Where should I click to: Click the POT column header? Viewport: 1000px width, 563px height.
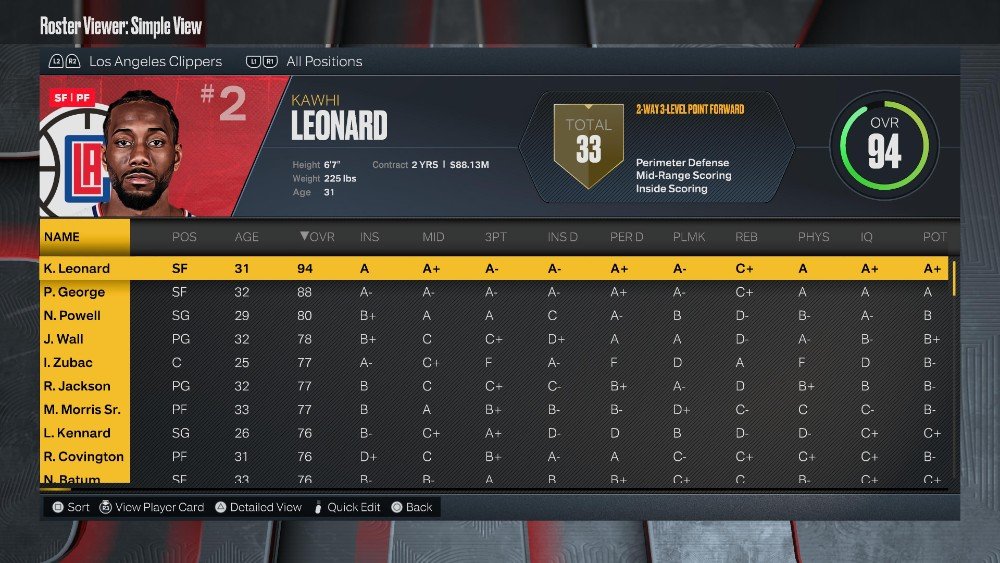(932, 237)
